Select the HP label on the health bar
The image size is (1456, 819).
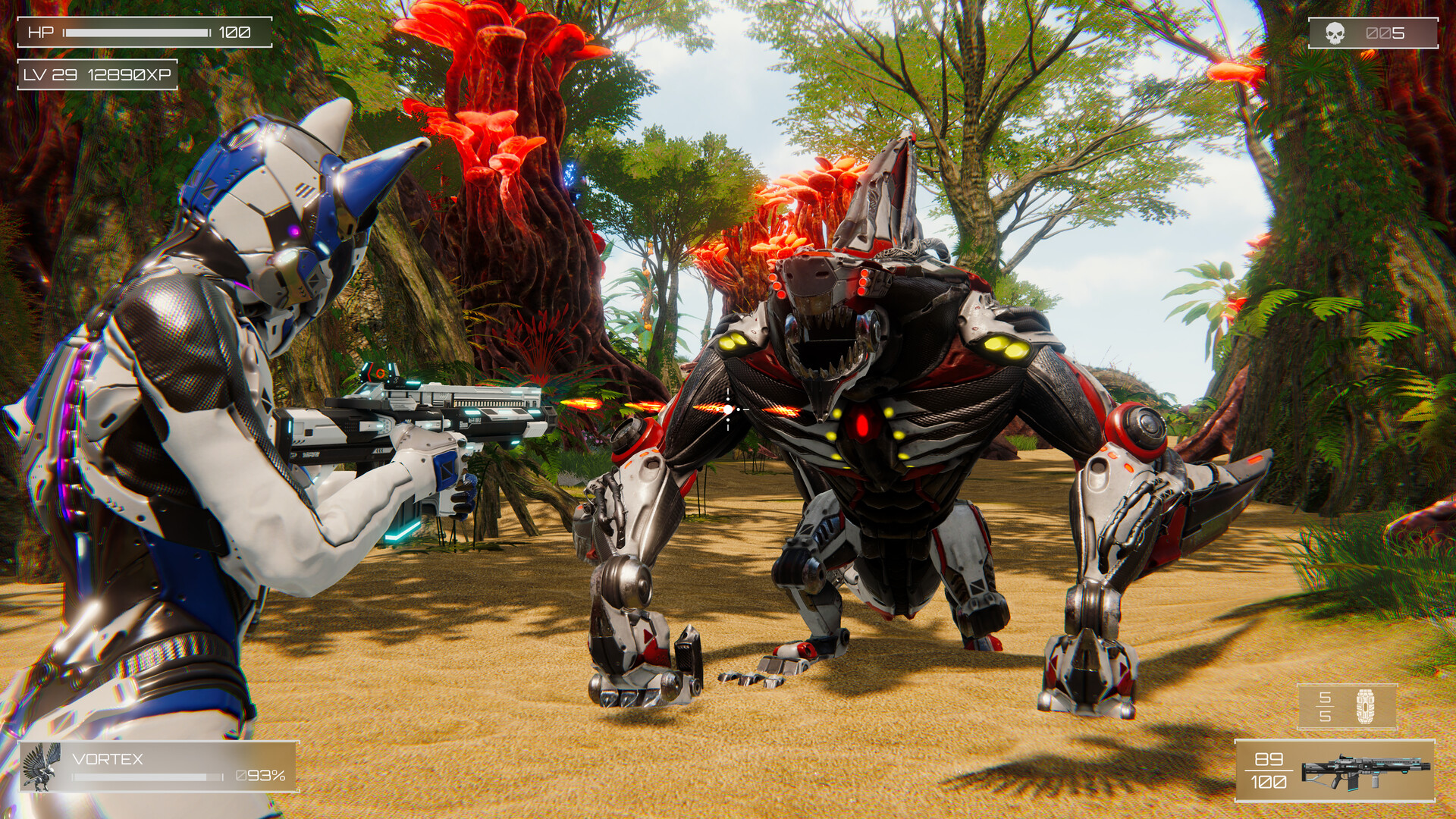42,33
